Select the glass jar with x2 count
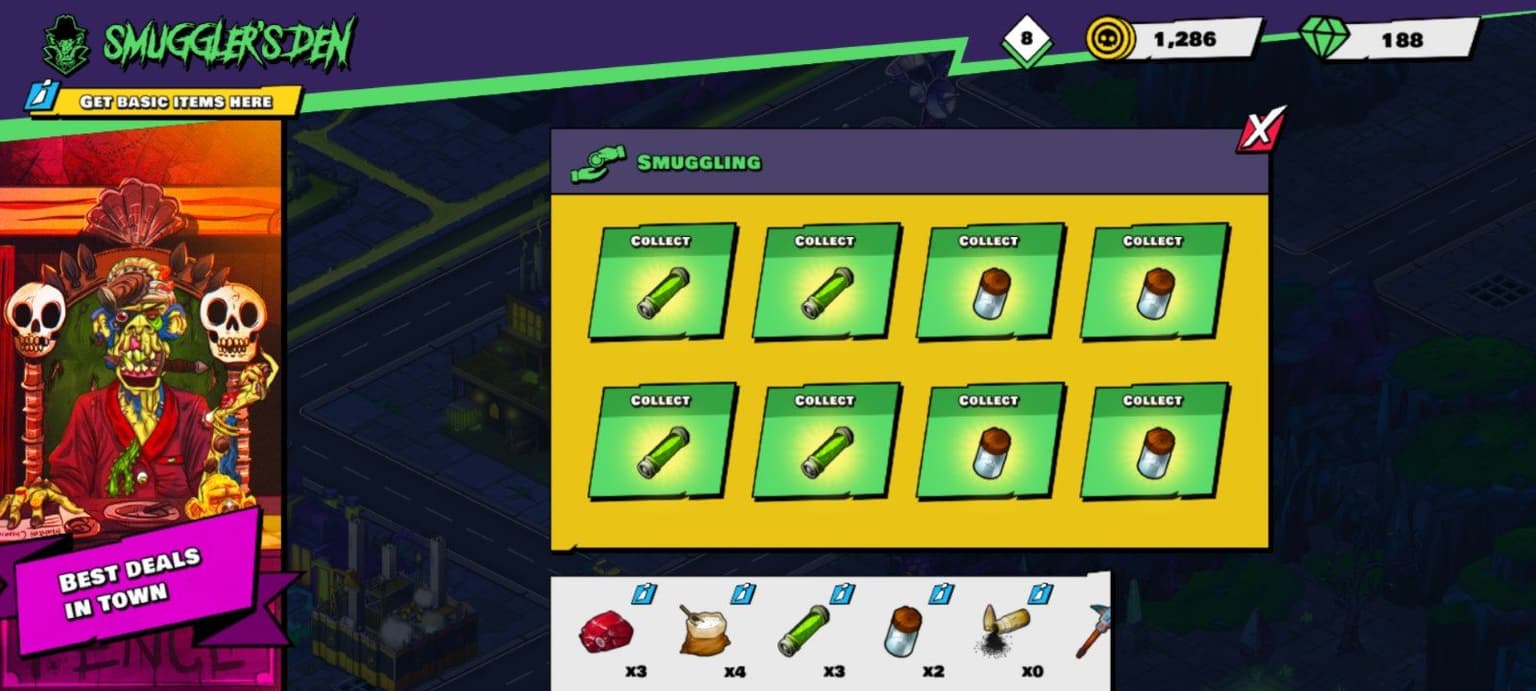1536x691 pixels. pos(902,633)
